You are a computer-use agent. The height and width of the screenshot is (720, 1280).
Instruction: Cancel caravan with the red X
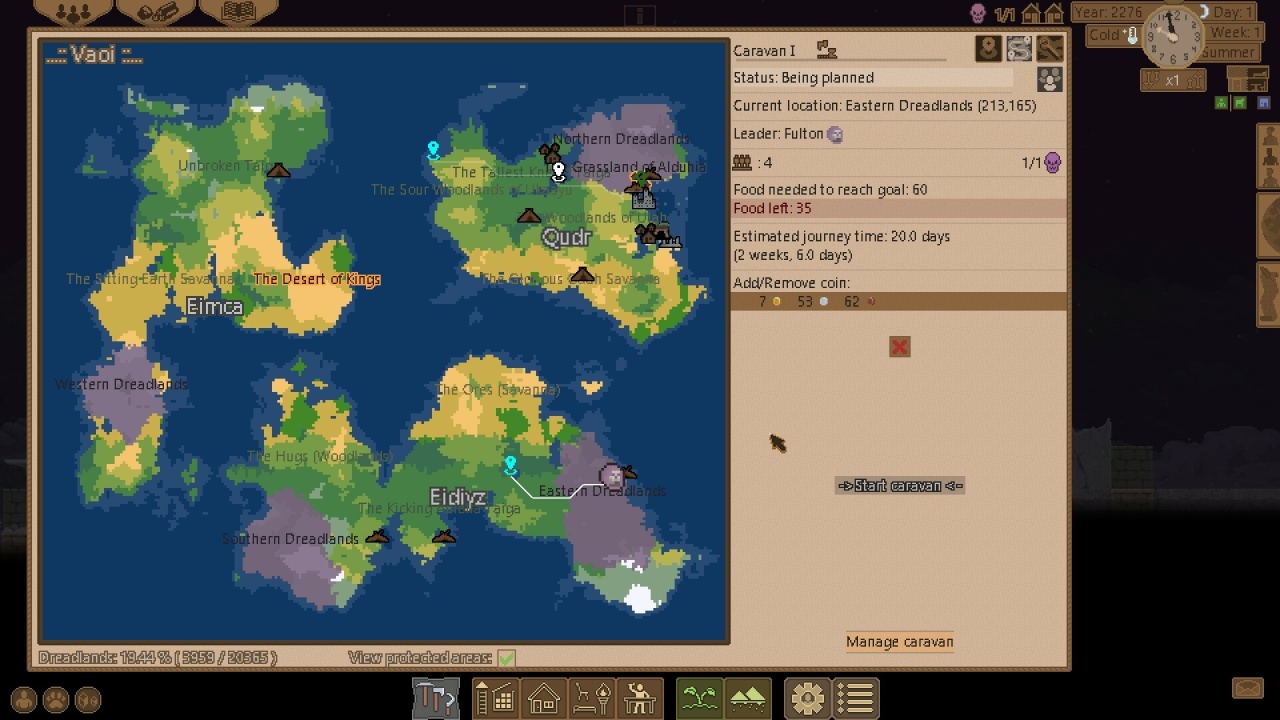click(899, 347)
